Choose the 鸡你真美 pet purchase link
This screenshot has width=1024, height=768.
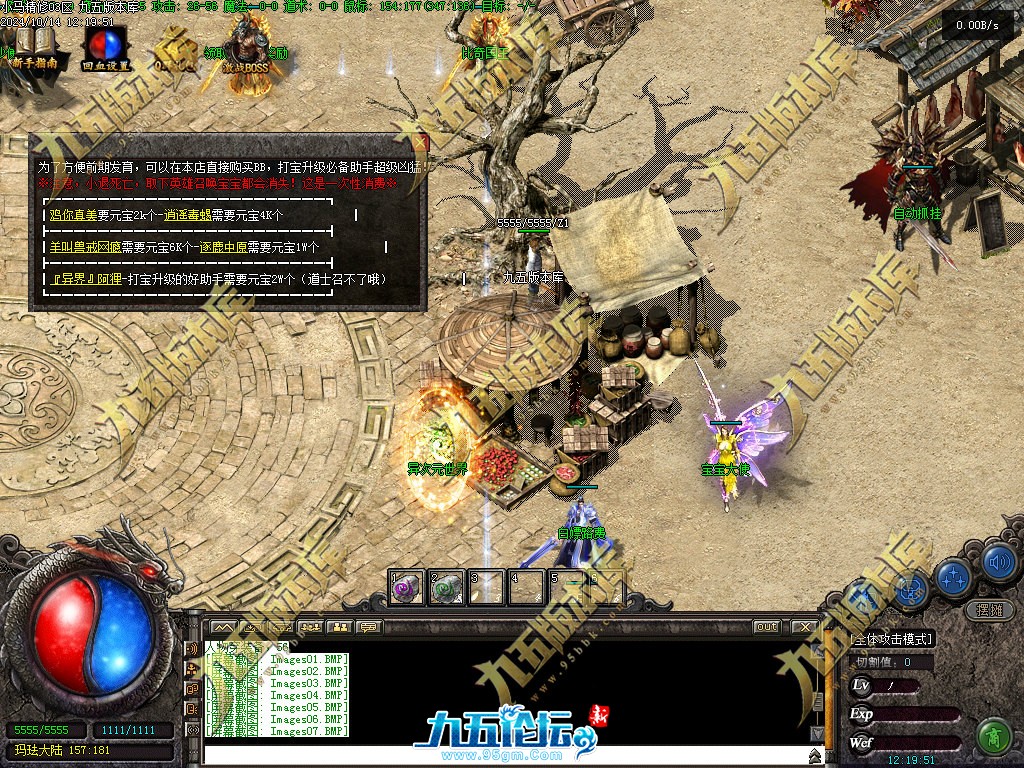[x=73, y=215]
